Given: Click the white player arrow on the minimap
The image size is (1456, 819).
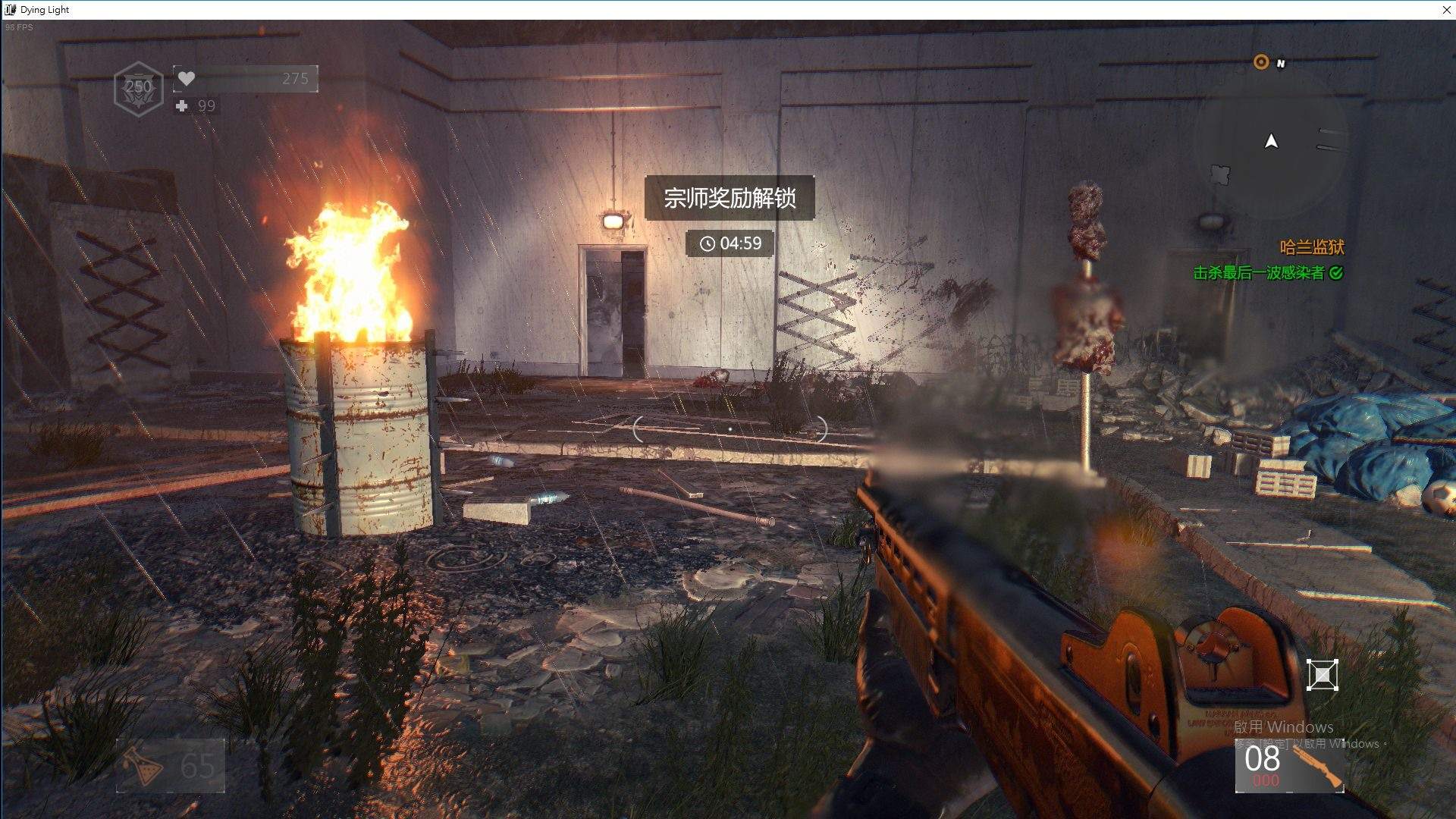Looking at the screenshot, I should point(1269,141).
